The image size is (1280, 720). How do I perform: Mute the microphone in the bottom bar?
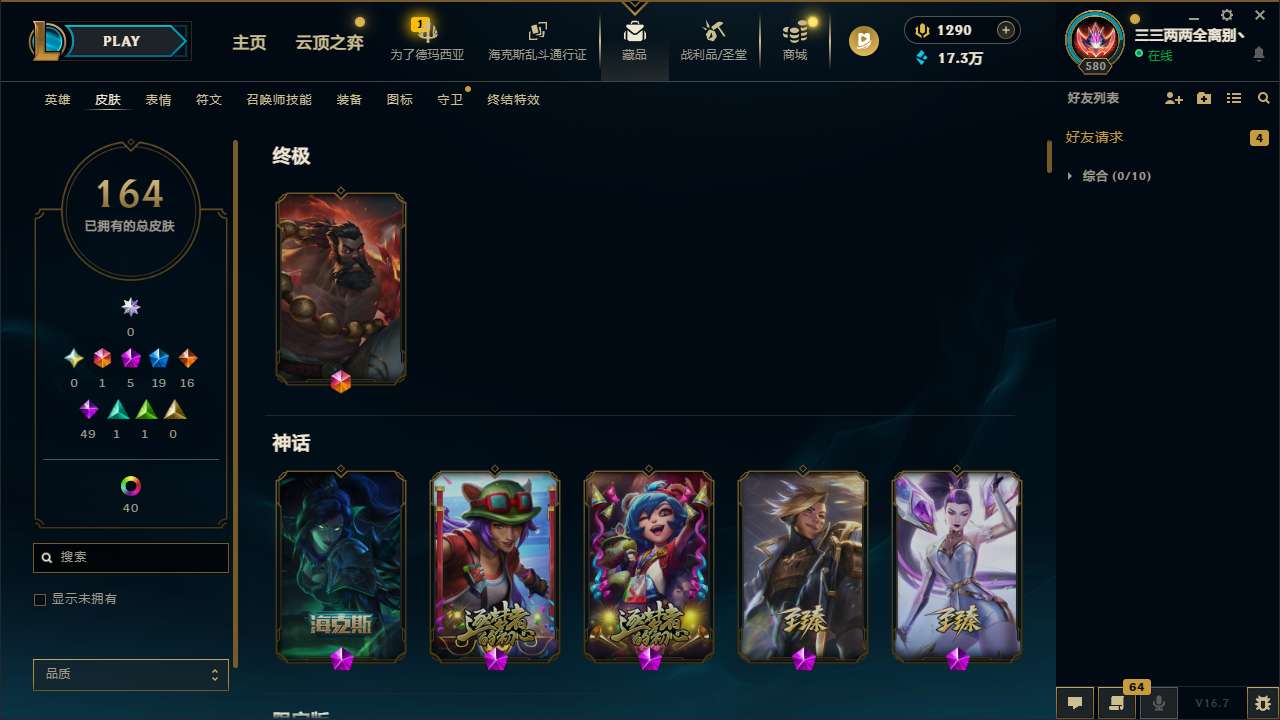click(x=1158, y=702)
